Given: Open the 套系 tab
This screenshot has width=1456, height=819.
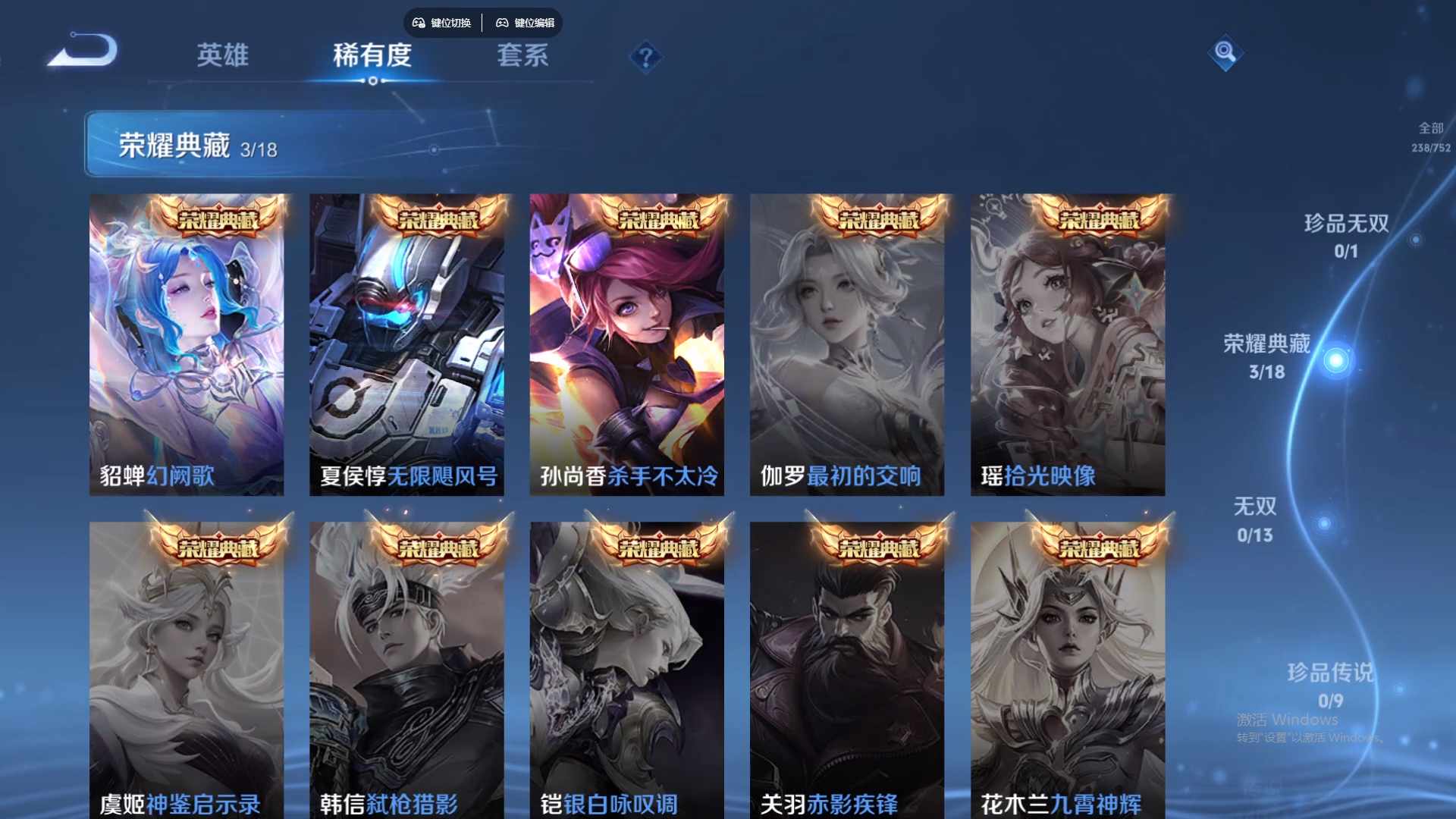Looking at the screenshot, I should pos(522,55).
